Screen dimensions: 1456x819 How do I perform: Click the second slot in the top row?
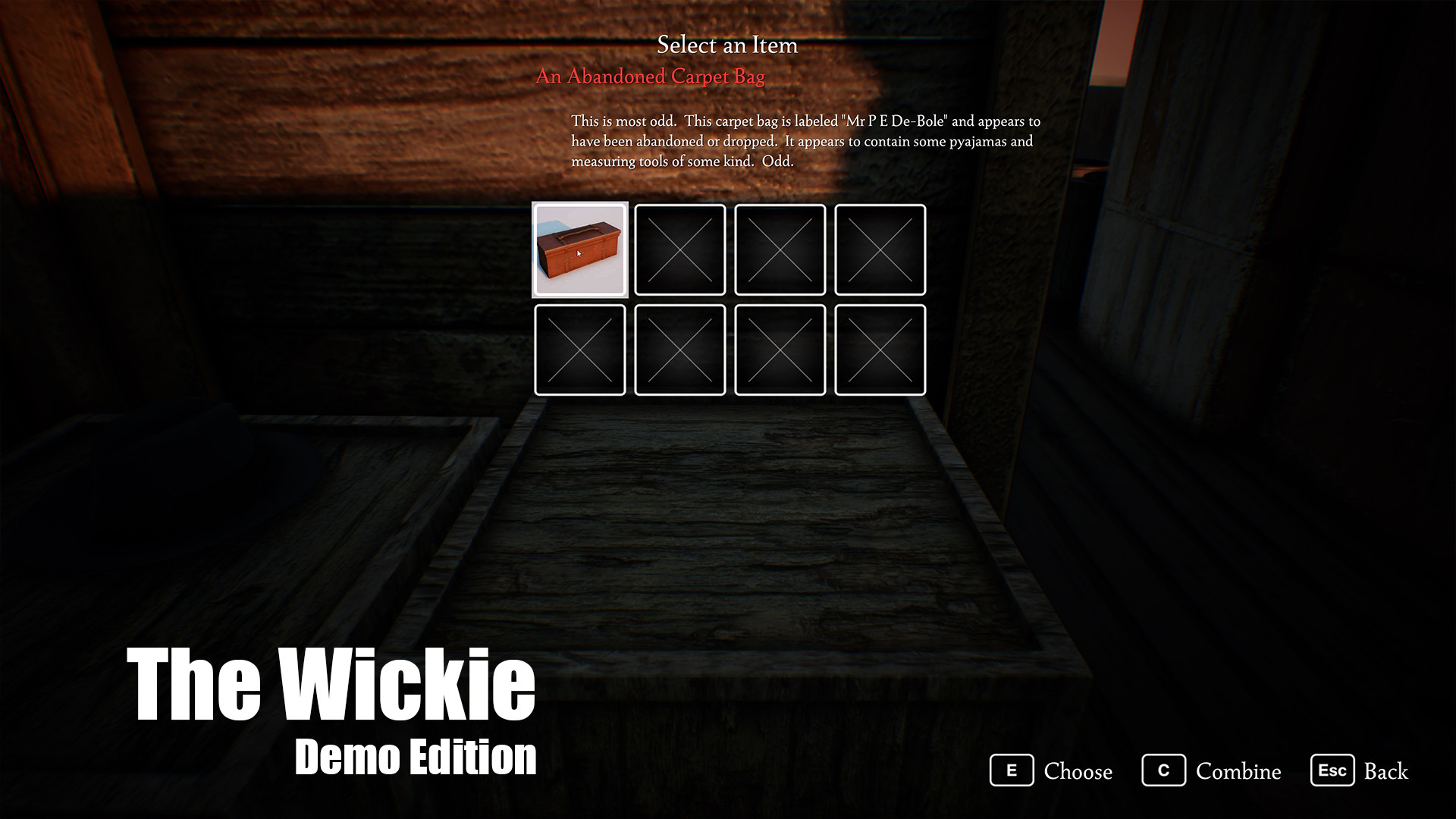pyautogui.click(x=680, y=250)
